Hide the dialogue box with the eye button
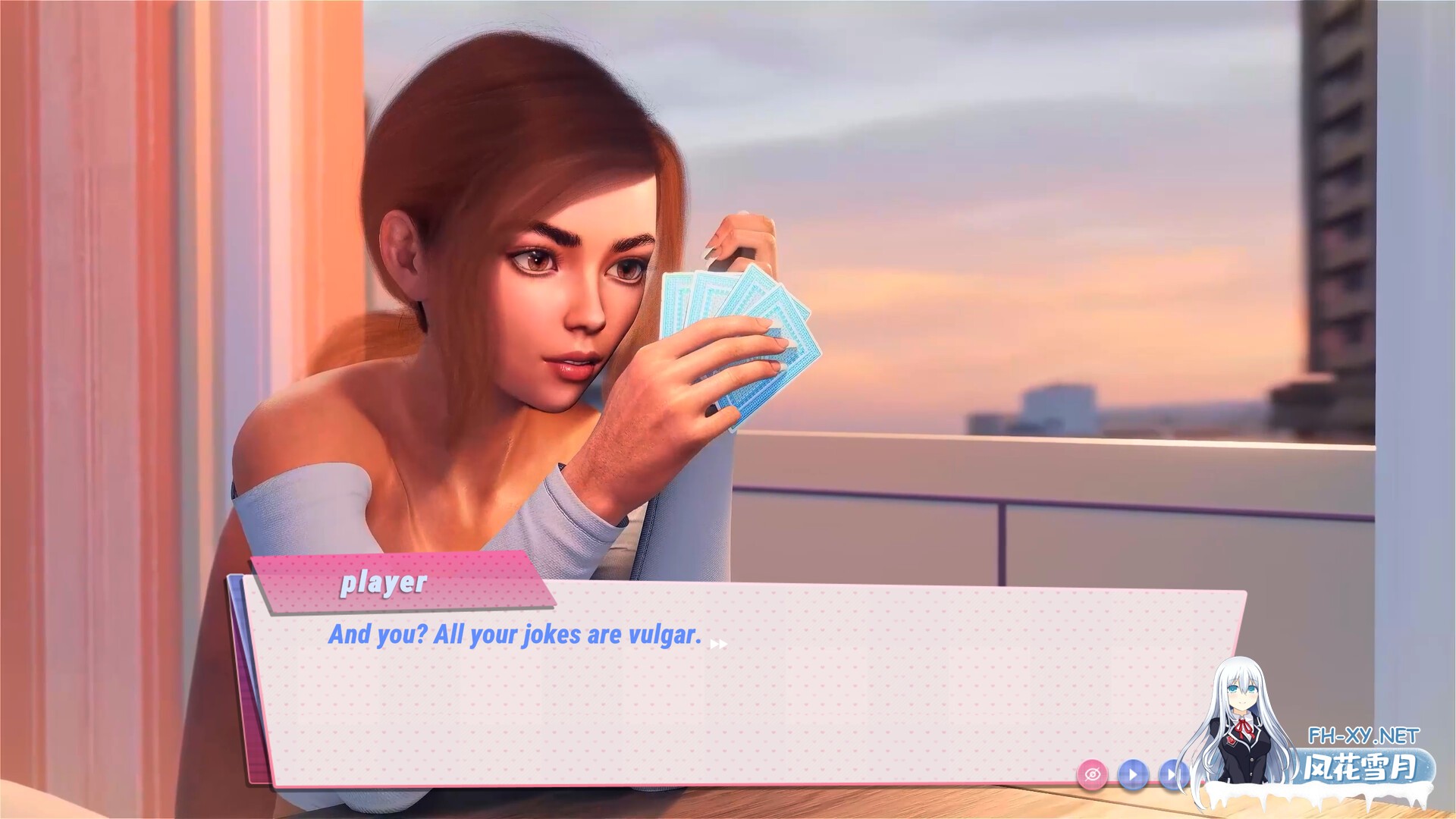Image resolution: width=1456 pixels, height=819 pixels. [x=1092, y=774]
